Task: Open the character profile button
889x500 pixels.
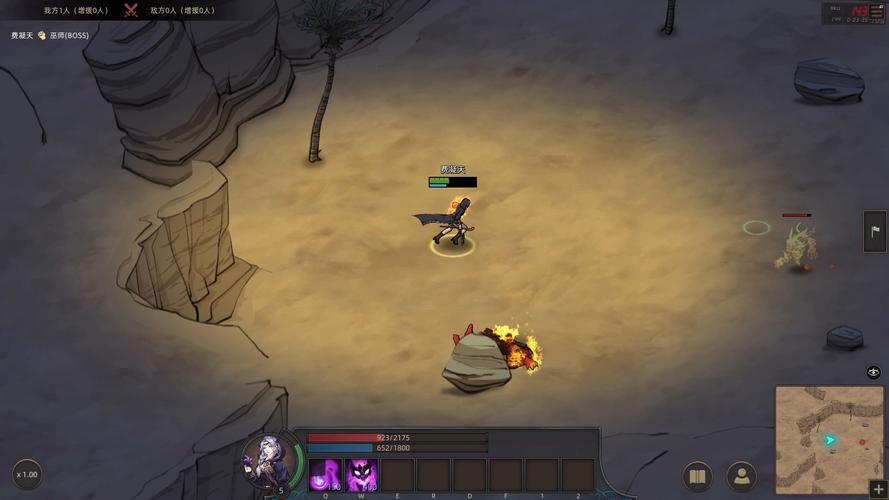Action: pyautogui.click(x=741, y=475)
